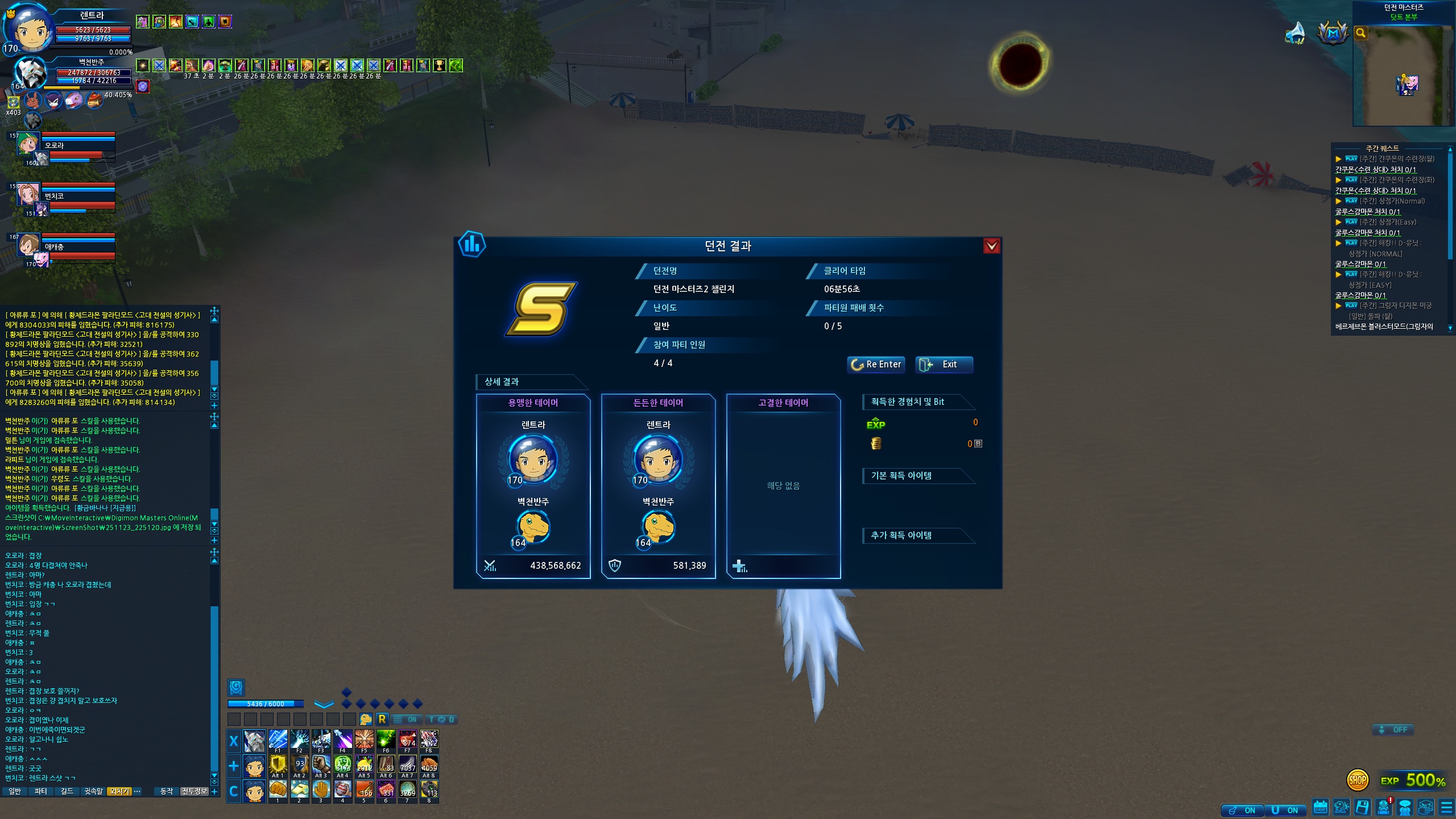This screenshot has width=1456, height=819.
Task: Open the gold SHOP coin icon
Action: [x=1357, y=780]
